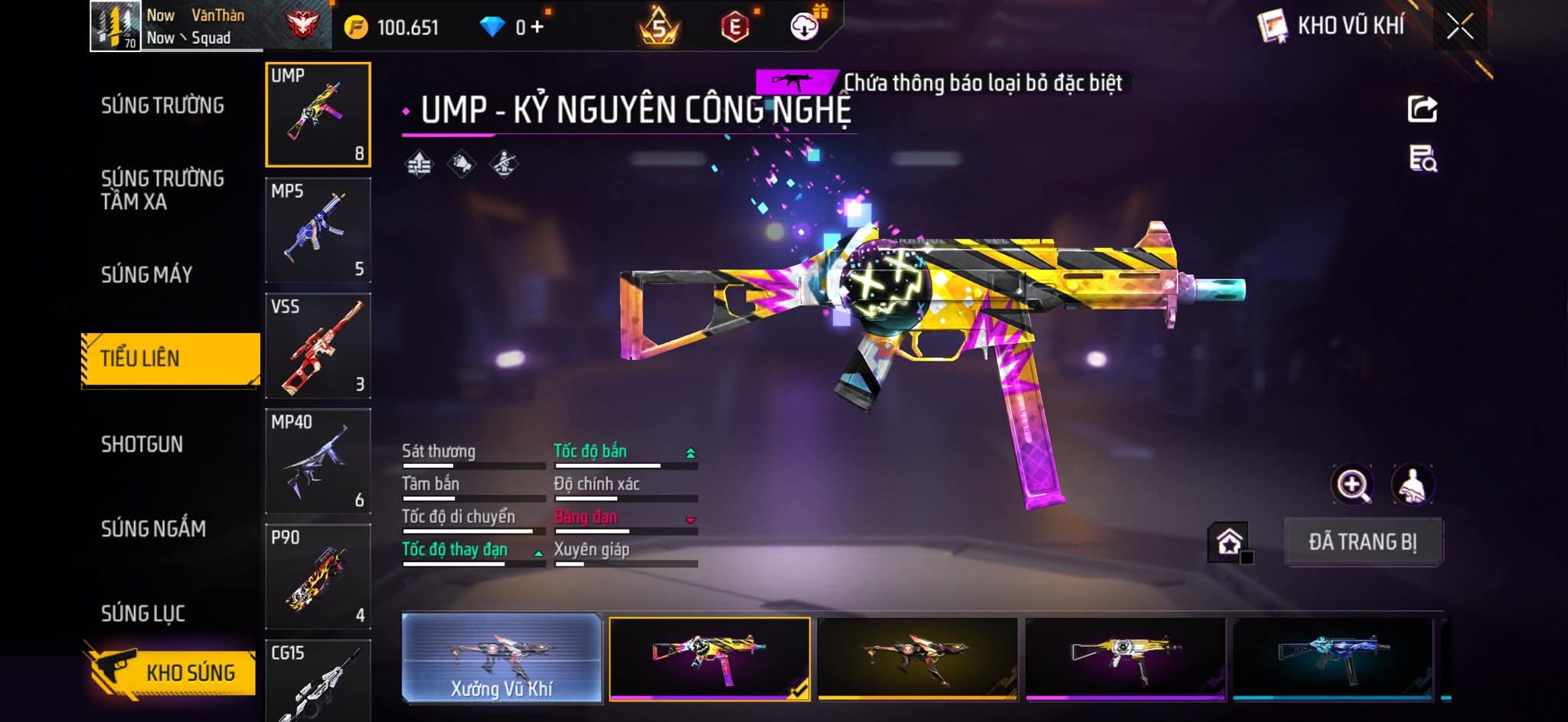The height and width of the screenshot is (722, 1568).
Task: Select the blue UMP skin thumbnail
Action: pos(1332,658)
